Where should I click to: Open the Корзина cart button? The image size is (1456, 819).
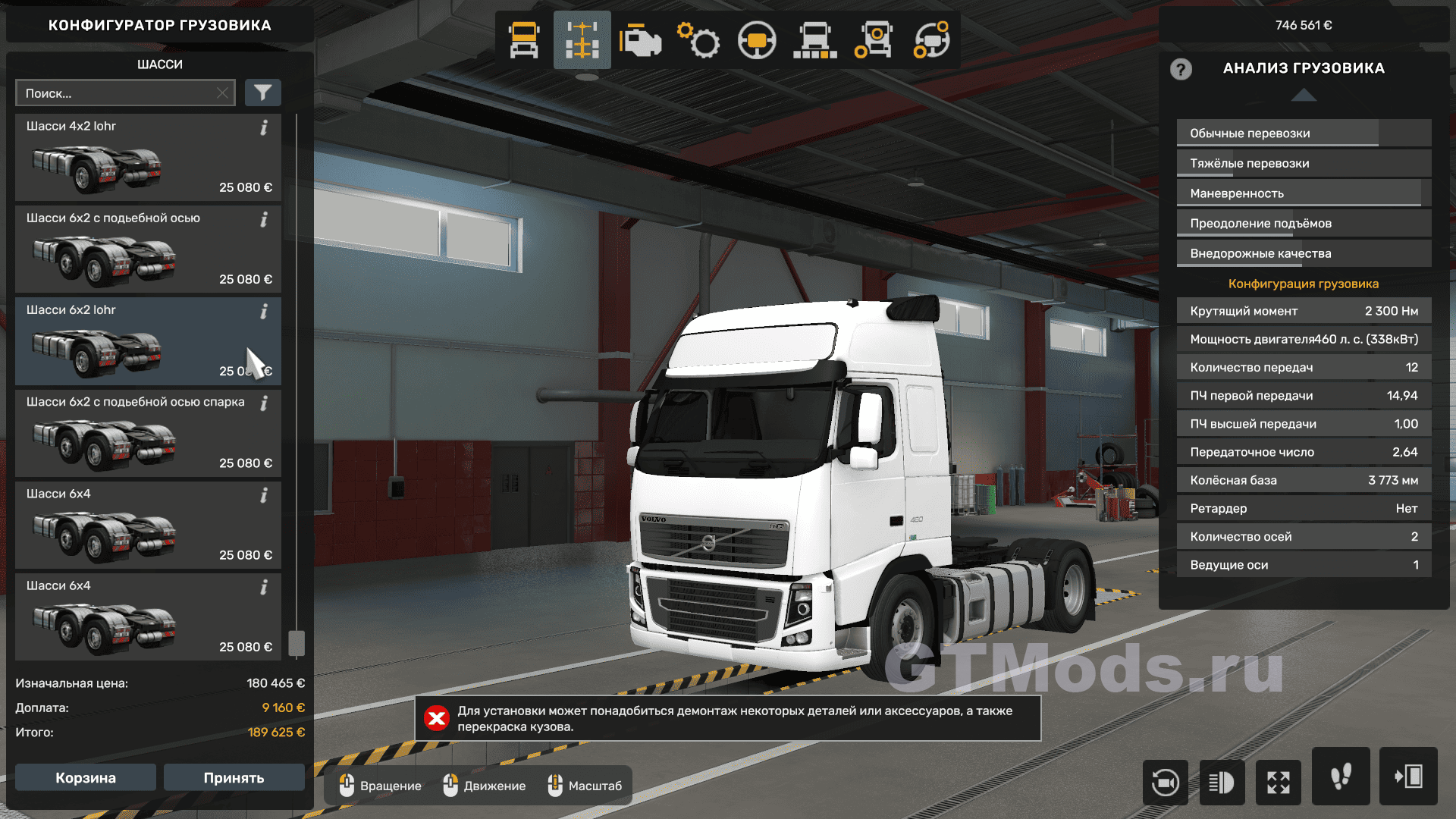[x=86, y=777]
